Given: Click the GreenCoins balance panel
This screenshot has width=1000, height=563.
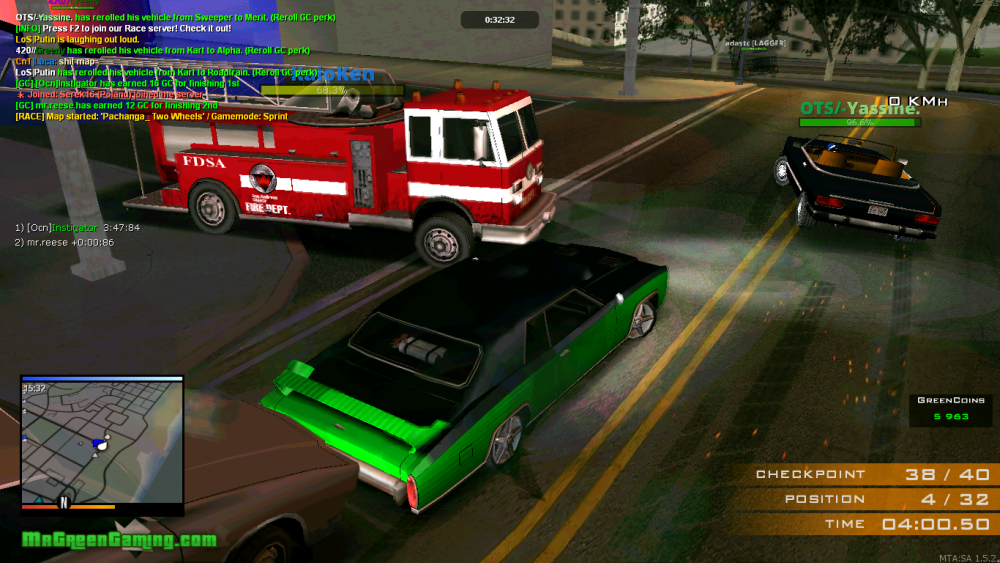Looking at the screenshot, I should coord(950,409).
